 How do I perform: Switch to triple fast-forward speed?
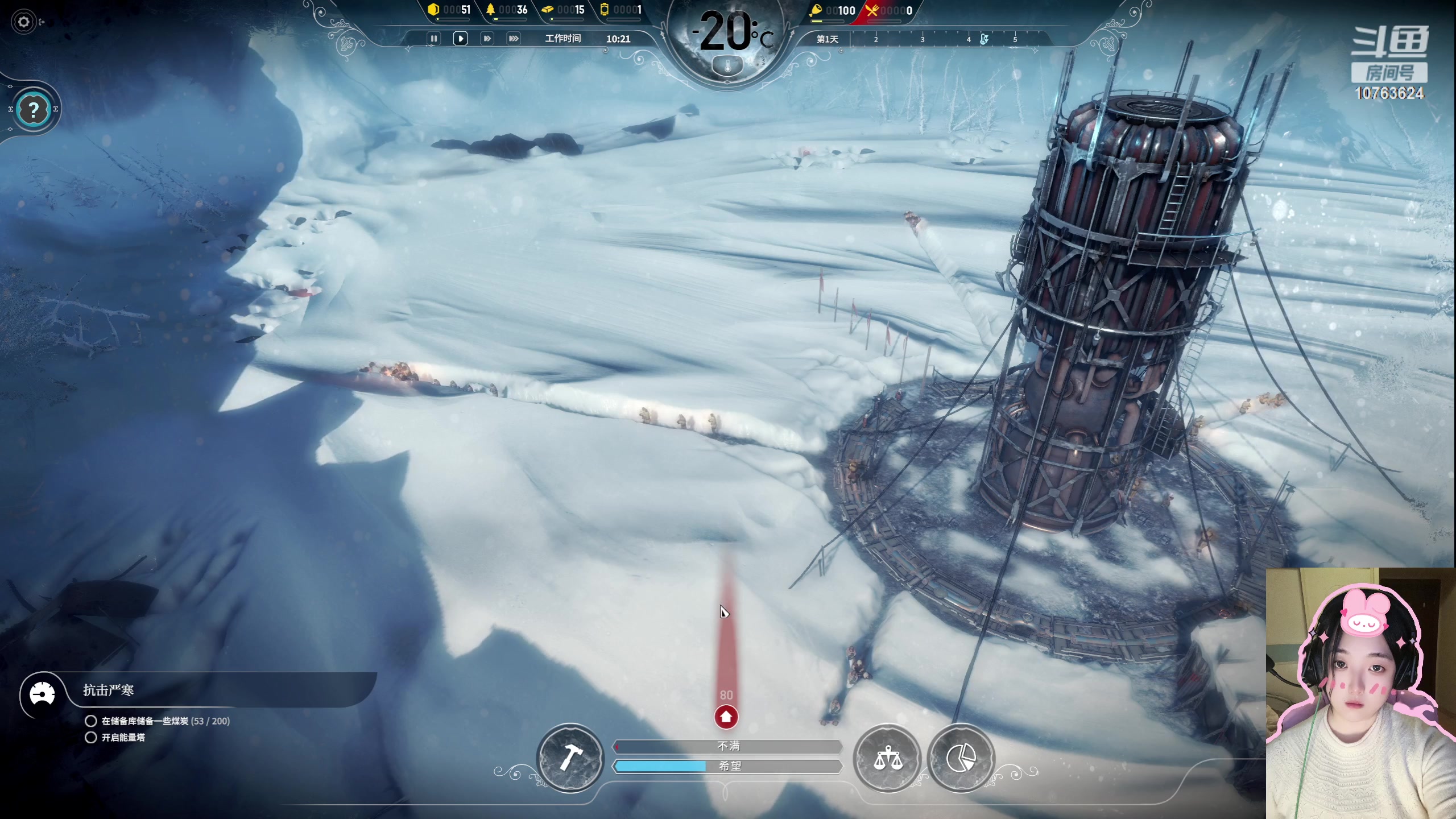coord(514,39)
